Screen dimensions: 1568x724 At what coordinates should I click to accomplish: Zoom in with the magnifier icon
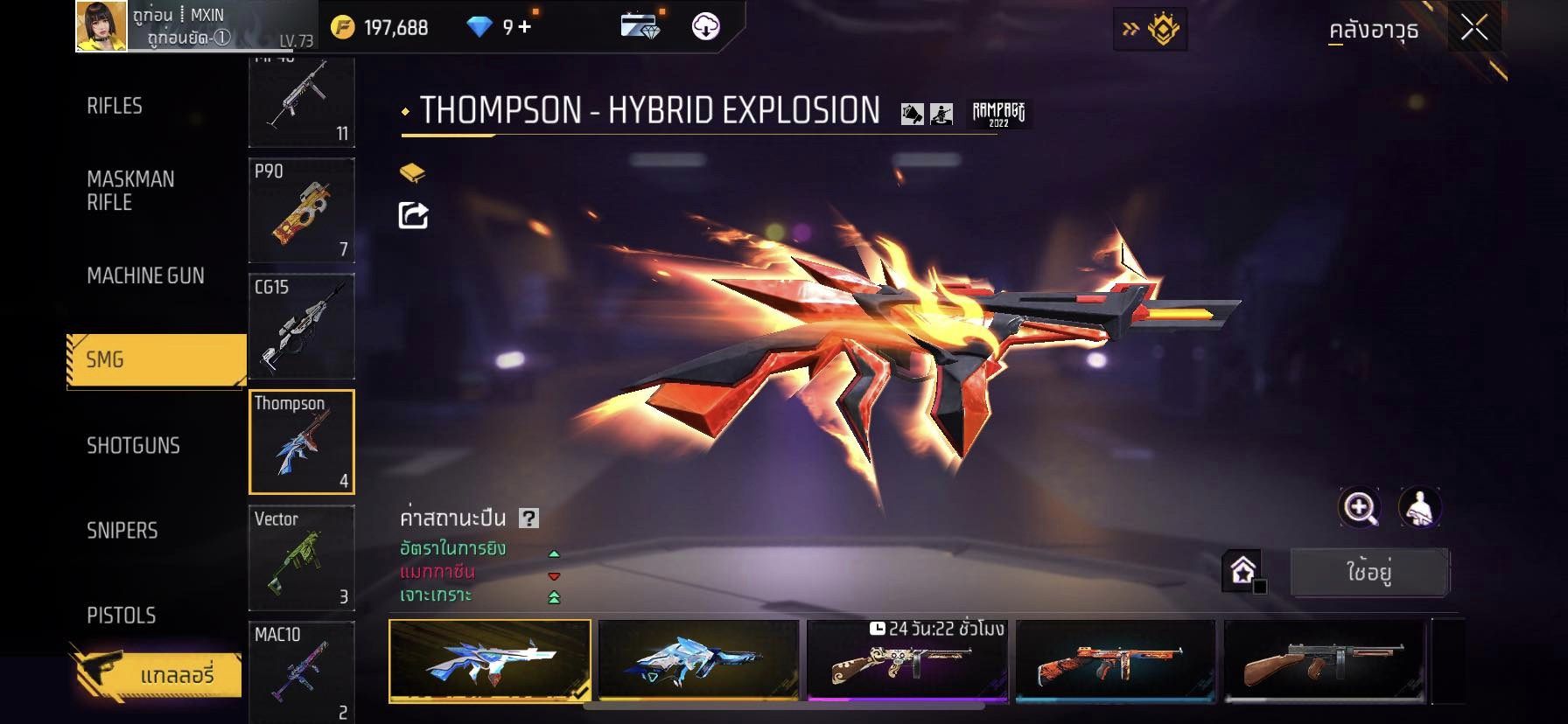(x=1360, y=507)
